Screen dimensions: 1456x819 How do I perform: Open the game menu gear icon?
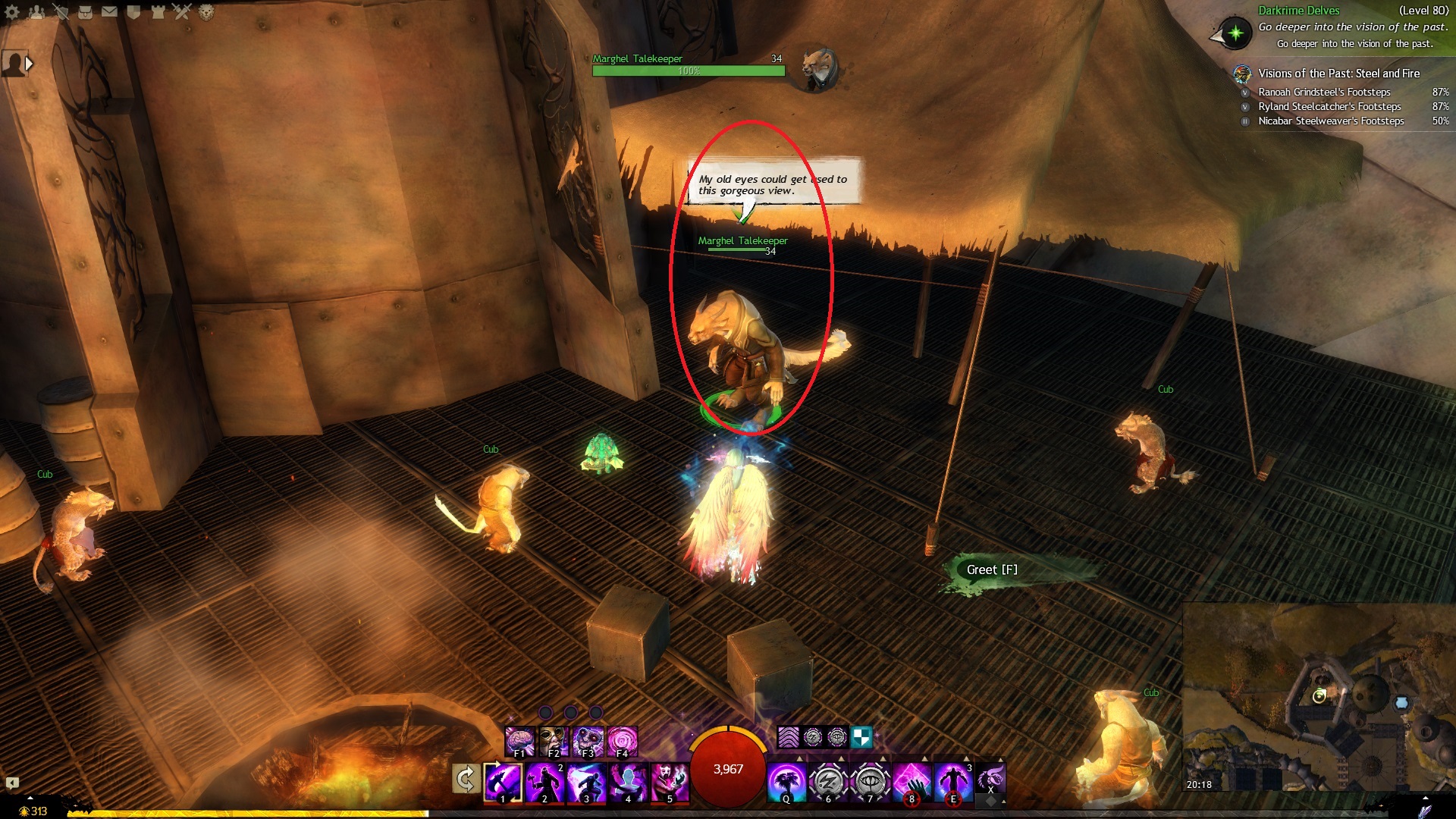[x=12, y=11]
